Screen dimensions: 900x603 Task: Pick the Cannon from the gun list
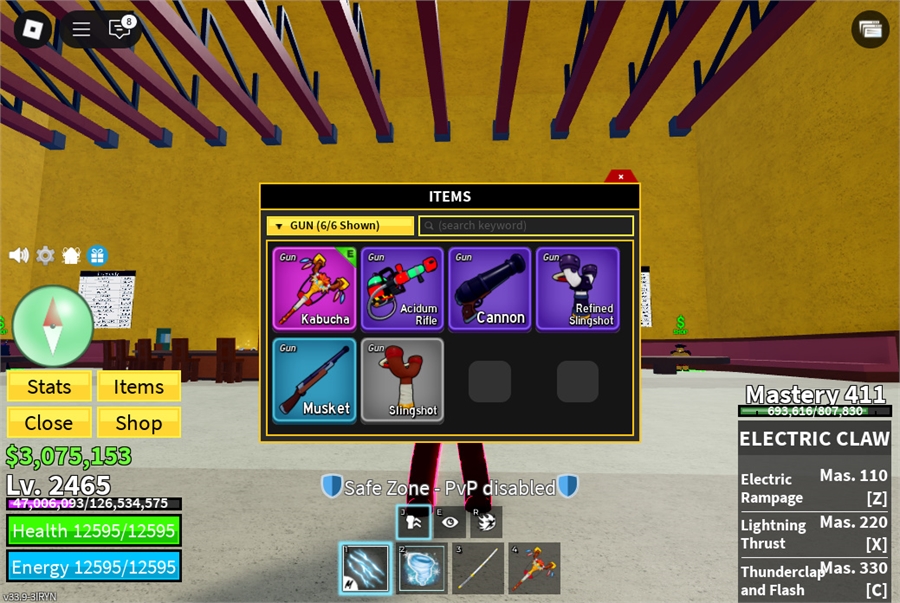coord(490,289)
